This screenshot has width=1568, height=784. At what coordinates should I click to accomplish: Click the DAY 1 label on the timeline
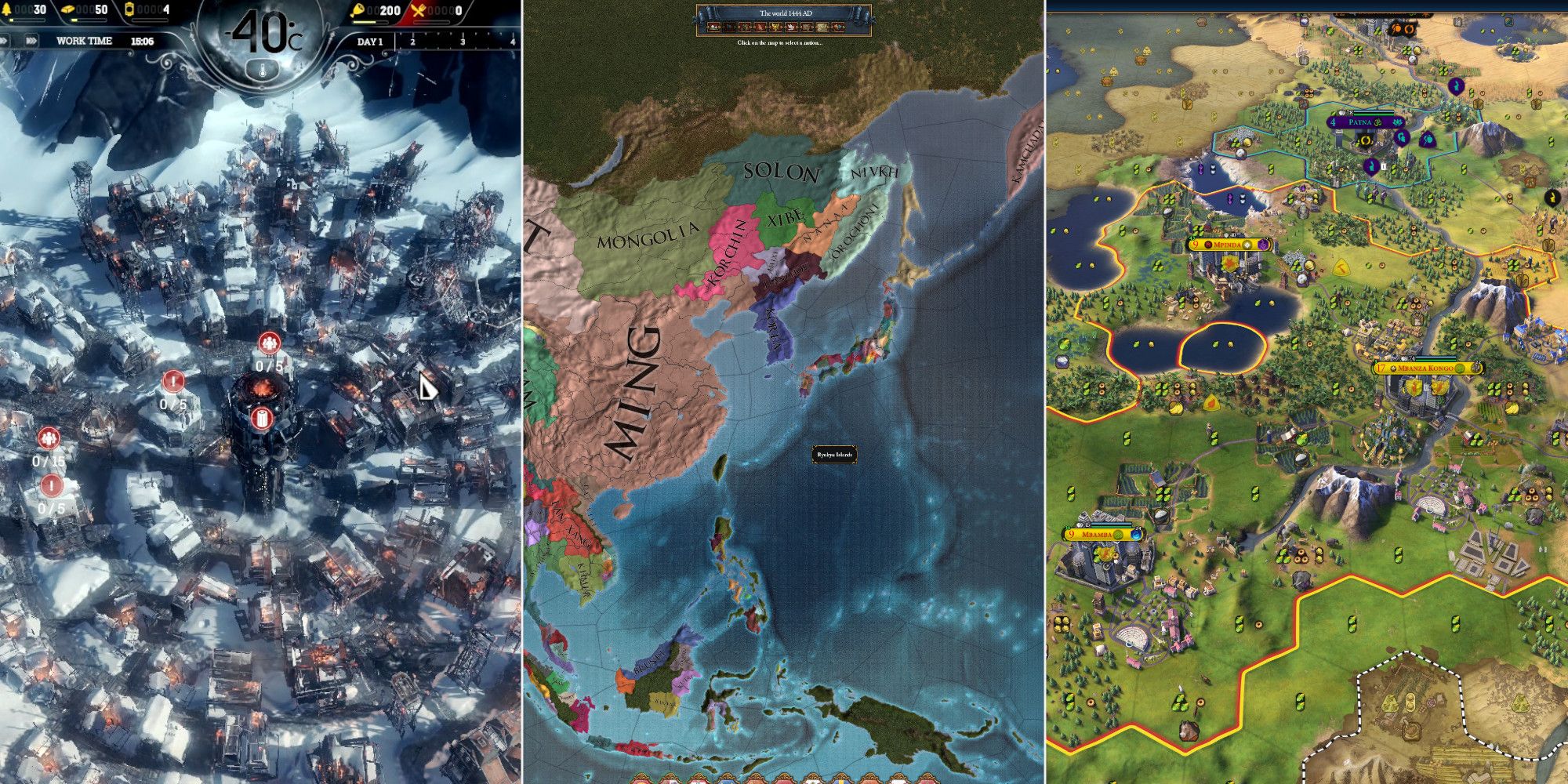click(368, 42)
